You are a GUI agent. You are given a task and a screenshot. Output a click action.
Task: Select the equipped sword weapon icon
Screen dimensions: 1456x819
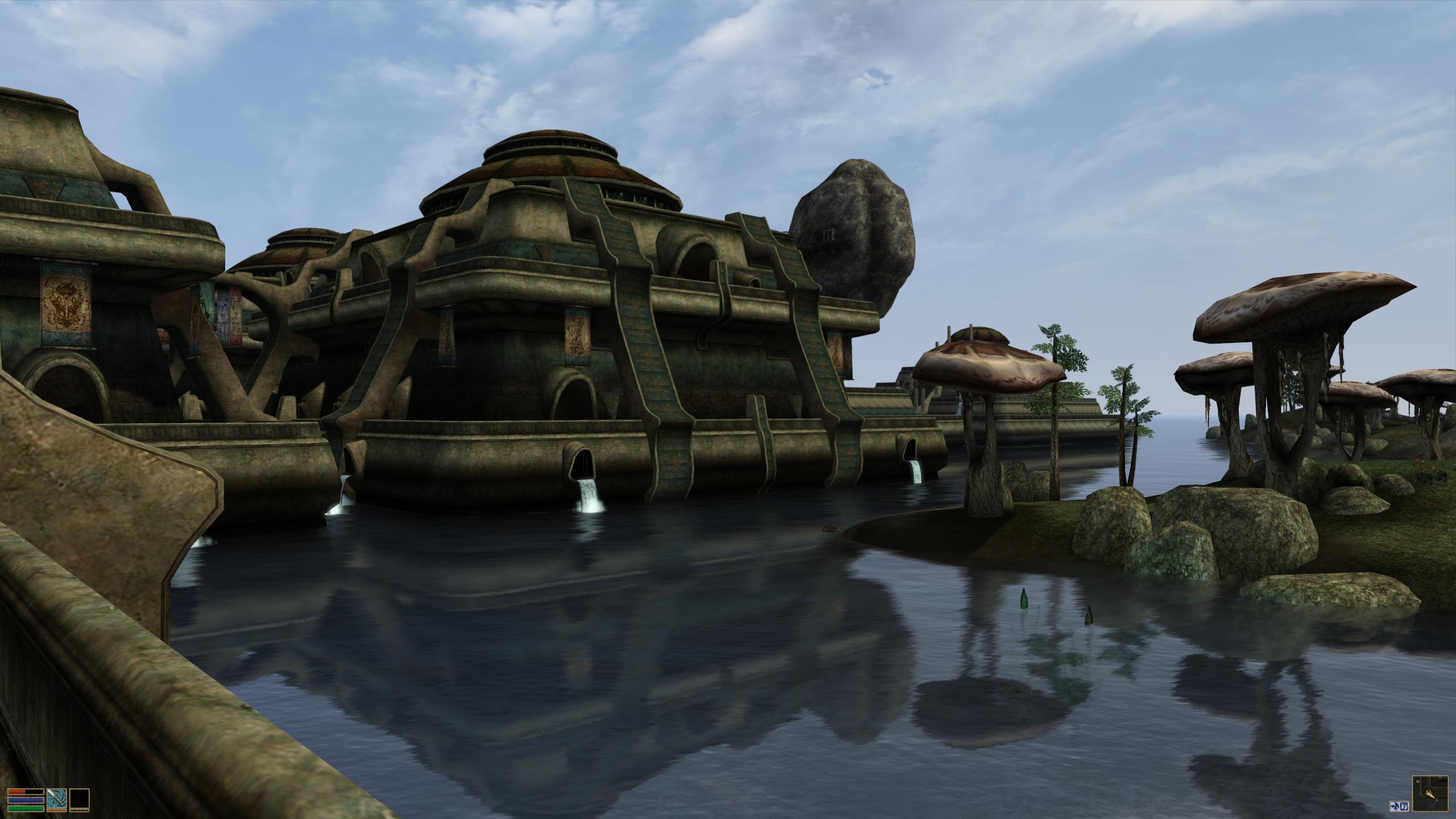(57, 799)
